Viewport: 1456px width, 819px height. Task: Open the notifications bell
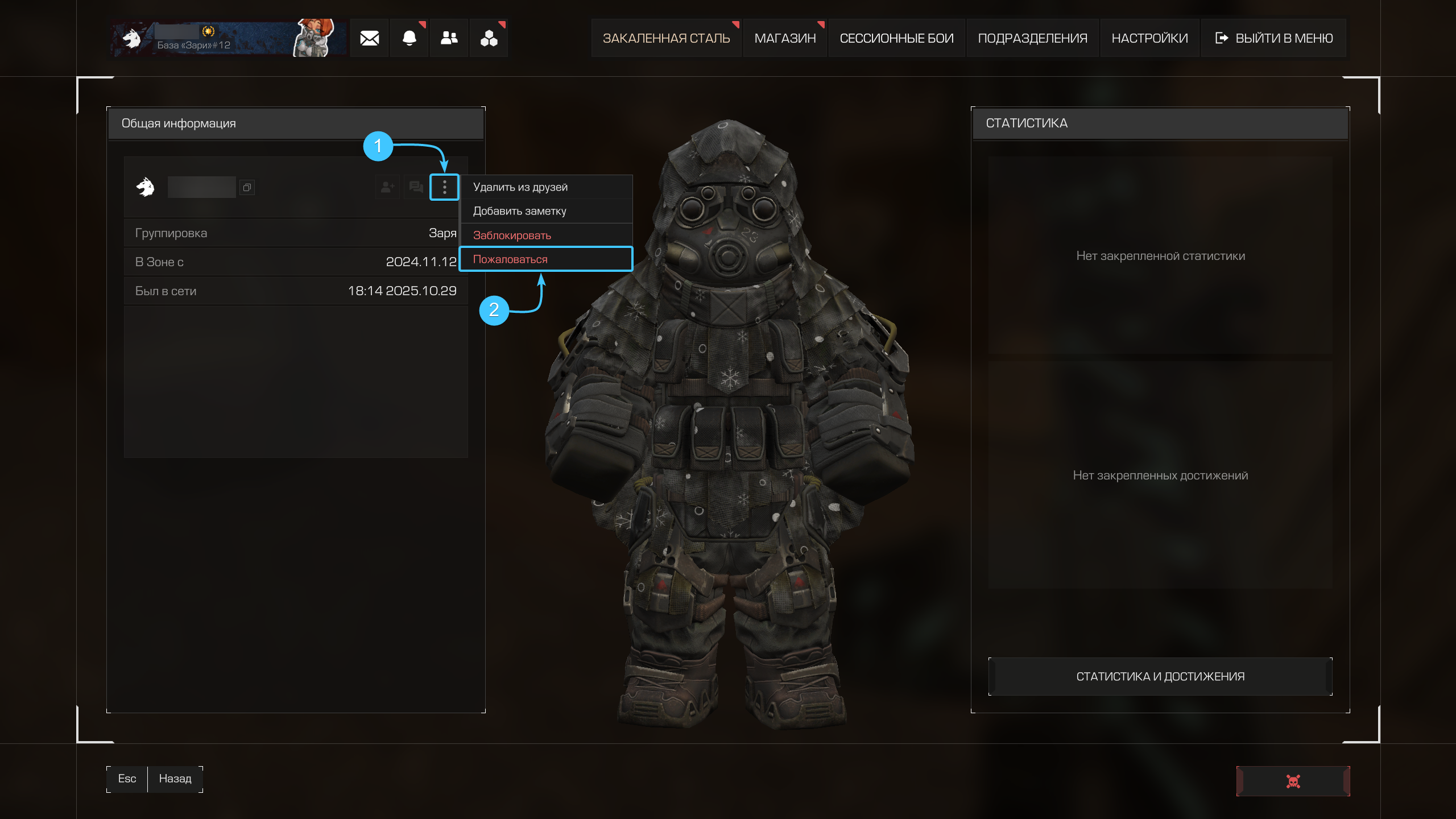pyautogui.click(x=409, y=38)
